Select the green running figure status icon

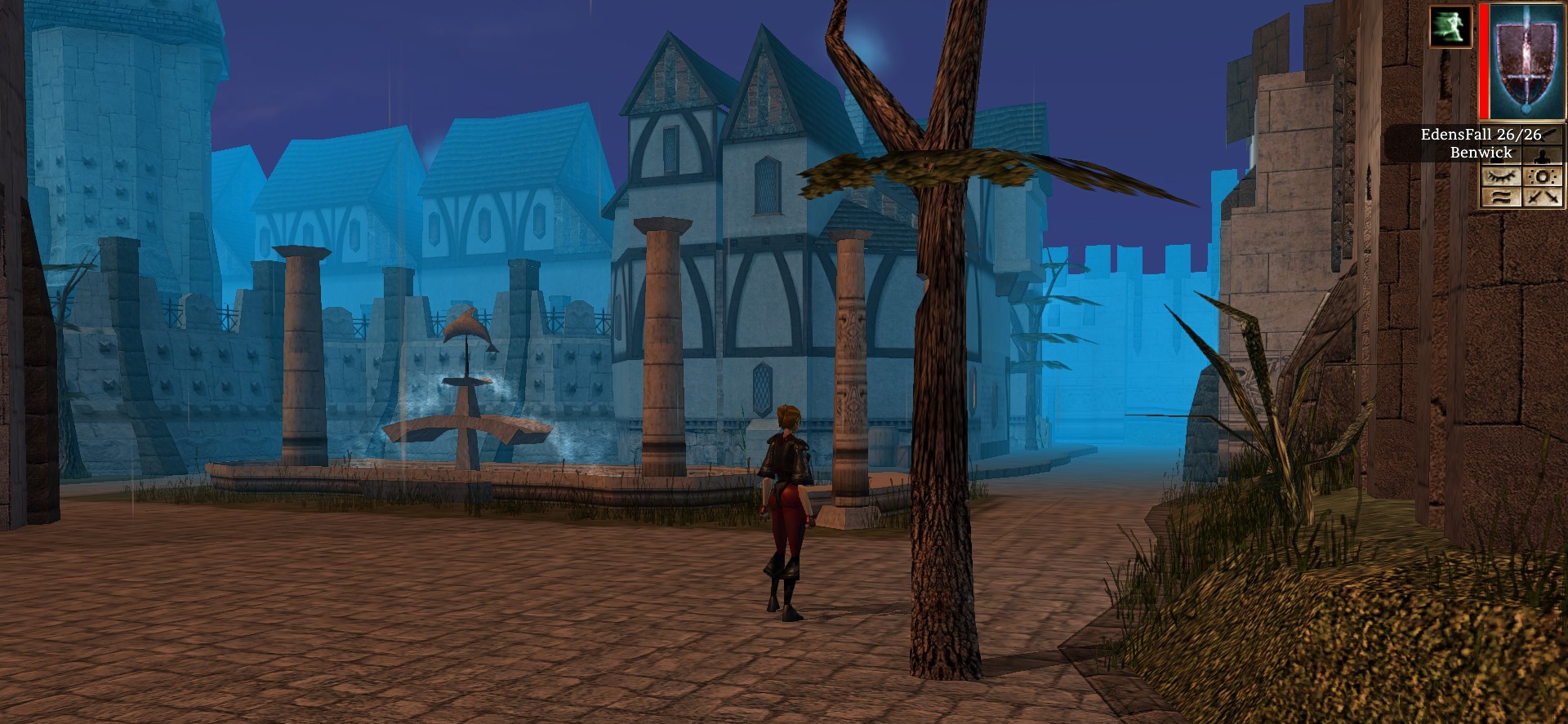tap(1450, 26)
